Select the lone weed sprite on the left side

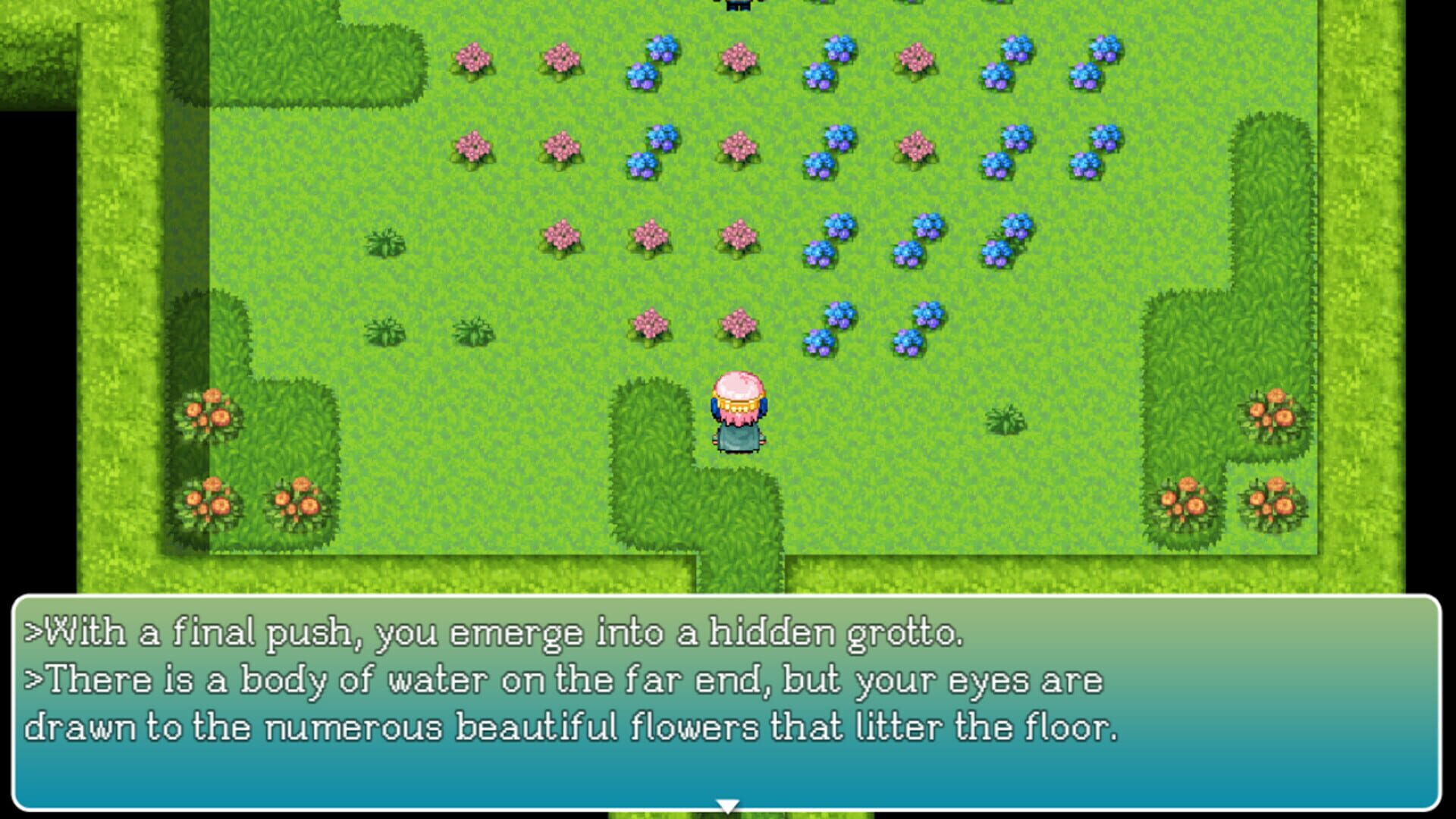coord(387,243)
